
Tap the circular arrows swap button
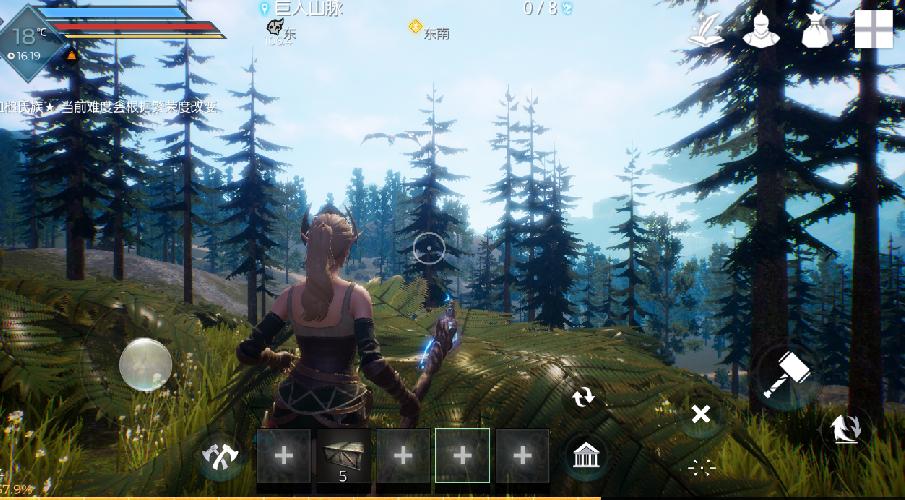pyautogui.click(x=583, y=397)
